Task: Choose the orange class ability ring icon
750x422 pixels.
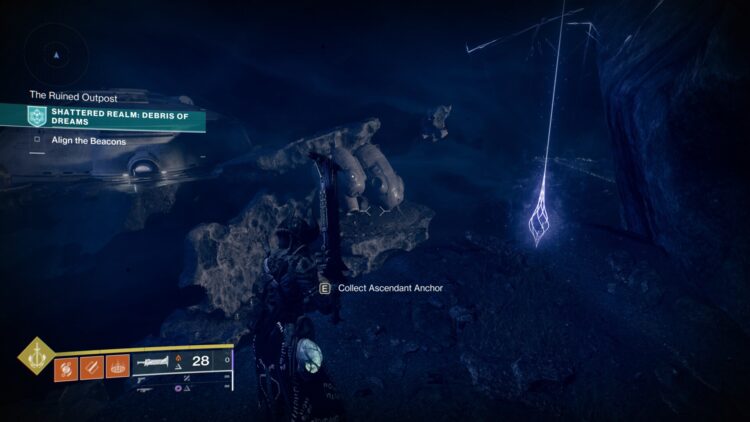Action: click(118, 368)
